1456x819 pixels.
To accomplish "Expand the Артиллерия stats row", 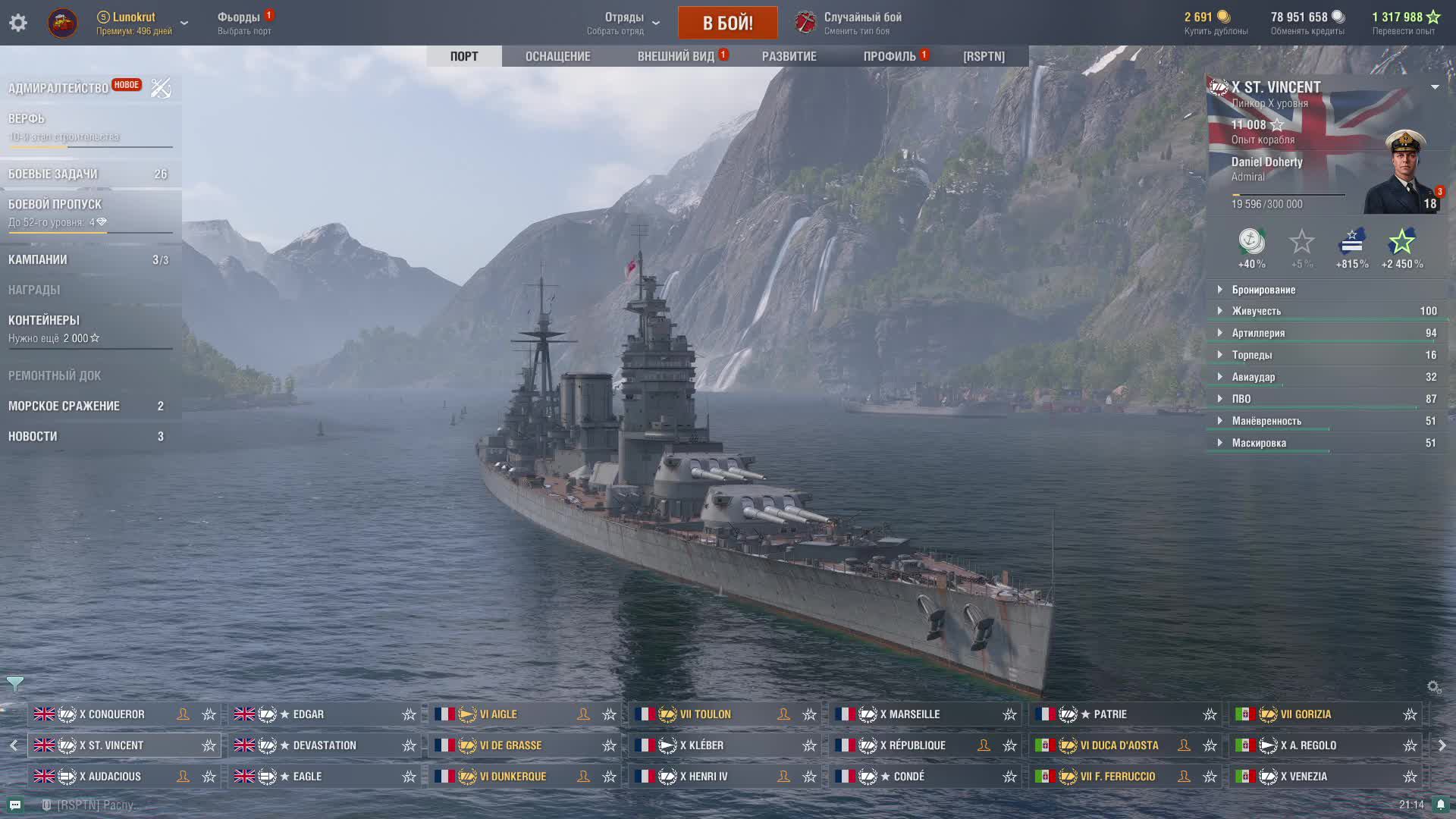I will click(1258, 333).
